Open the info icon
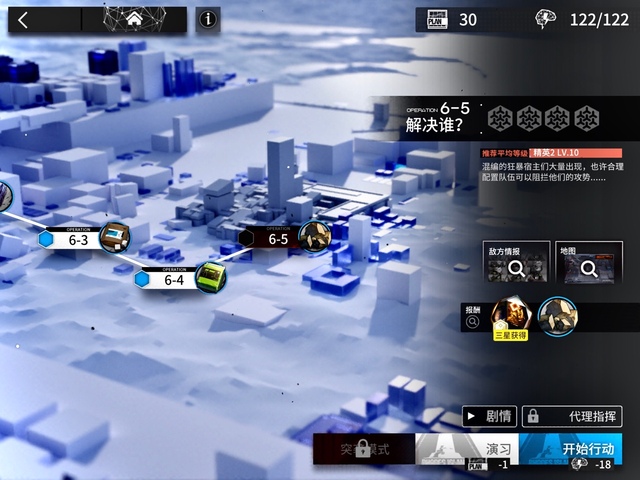This screenshot has width=640, height=480. pyautogui.click(x=208, y=19)
